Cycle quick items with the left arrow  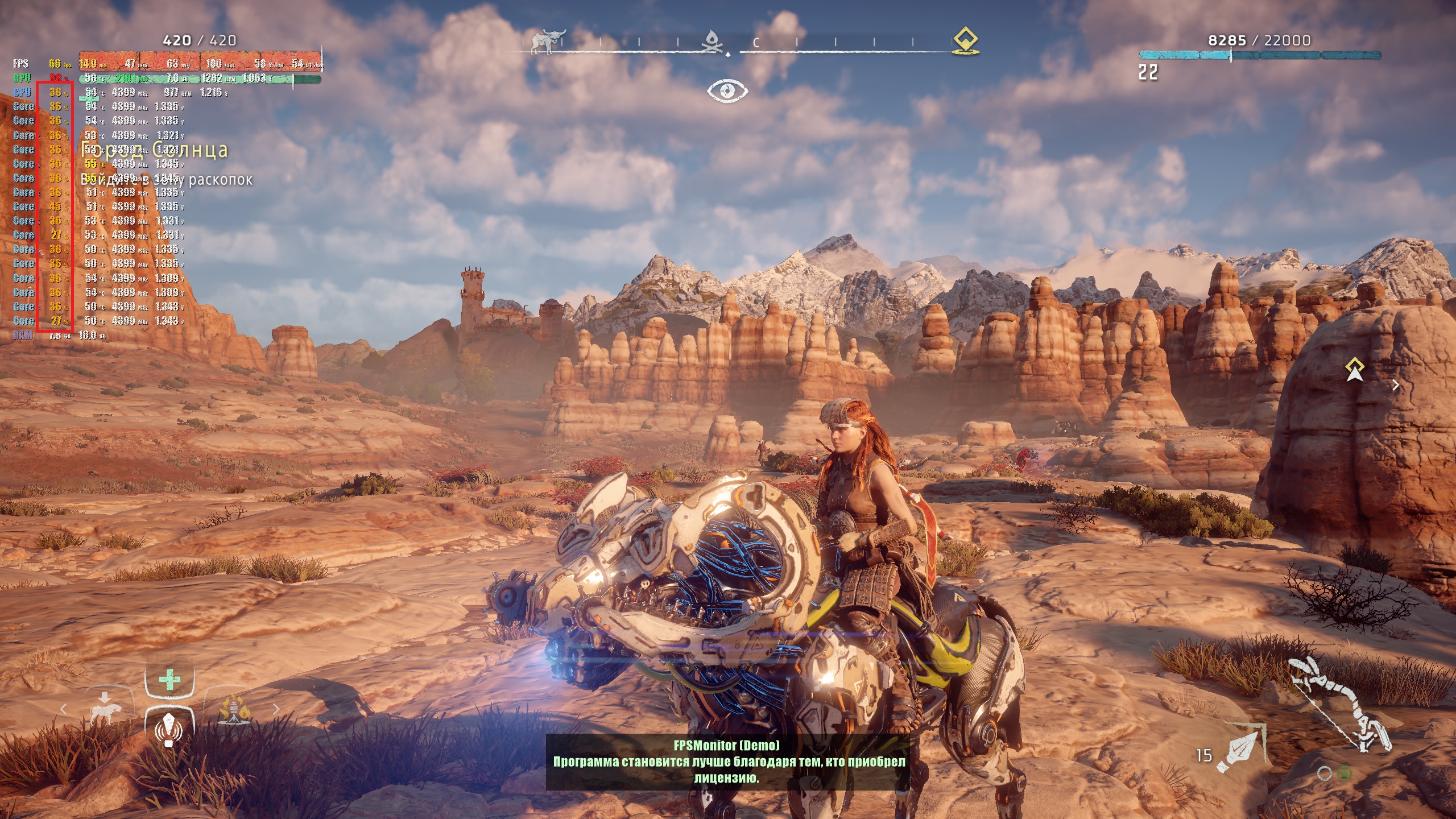point(63,709)
